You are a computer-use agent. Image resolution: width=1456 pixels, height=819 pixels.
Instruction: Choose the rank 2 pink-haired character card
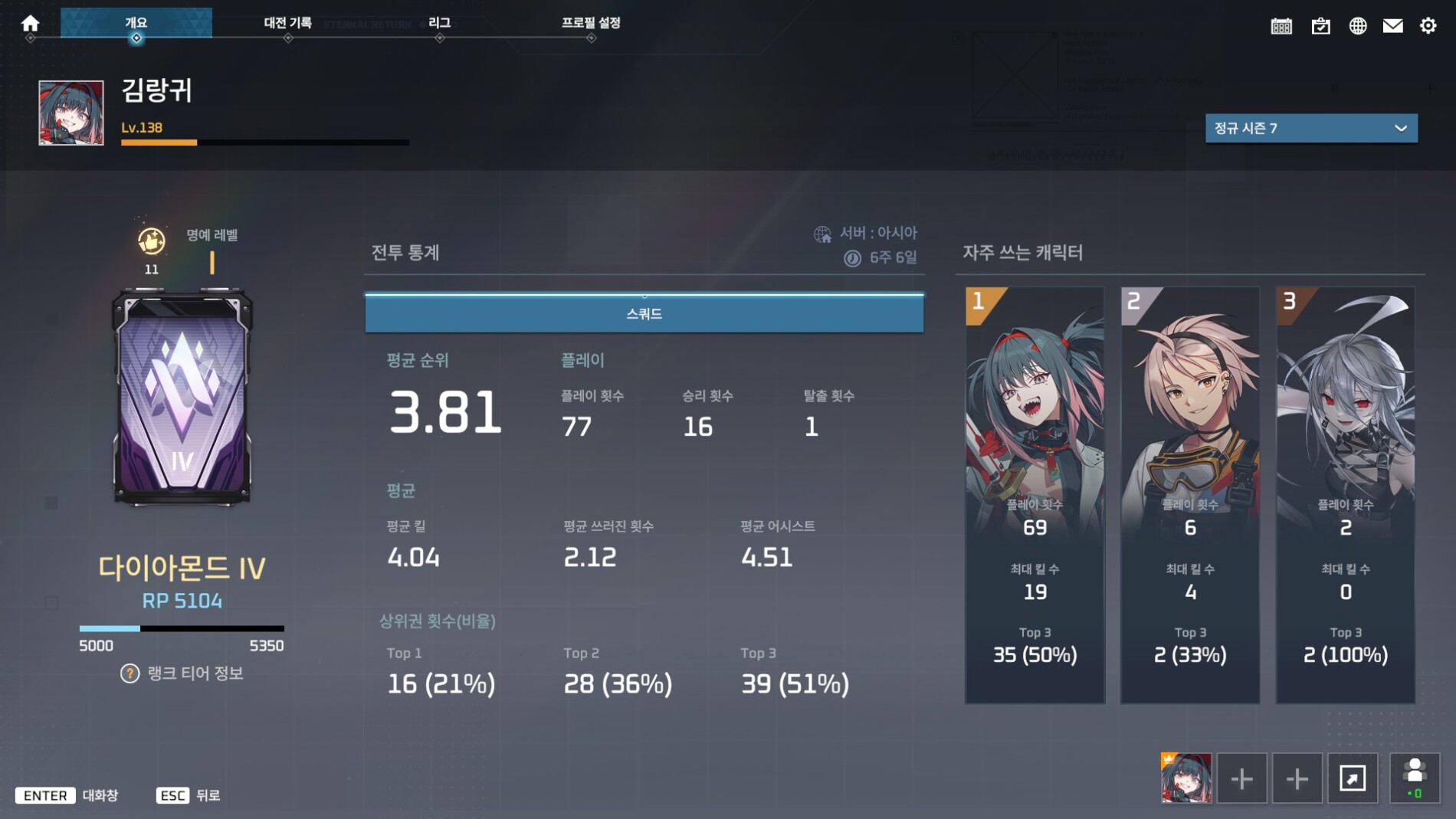[1190, 495]
